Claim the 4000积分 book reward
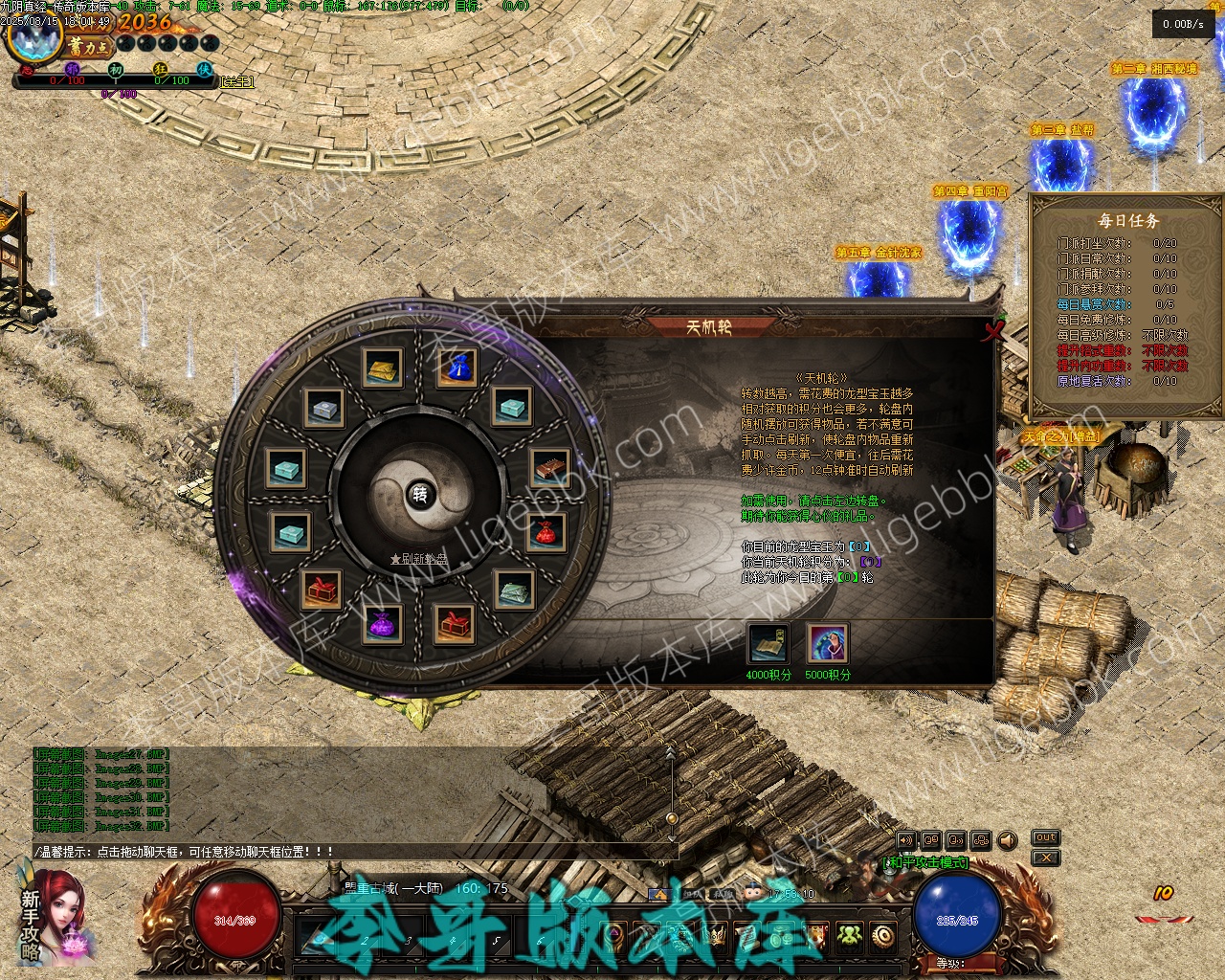The image size is (1225, 980). tap(768, 644)
